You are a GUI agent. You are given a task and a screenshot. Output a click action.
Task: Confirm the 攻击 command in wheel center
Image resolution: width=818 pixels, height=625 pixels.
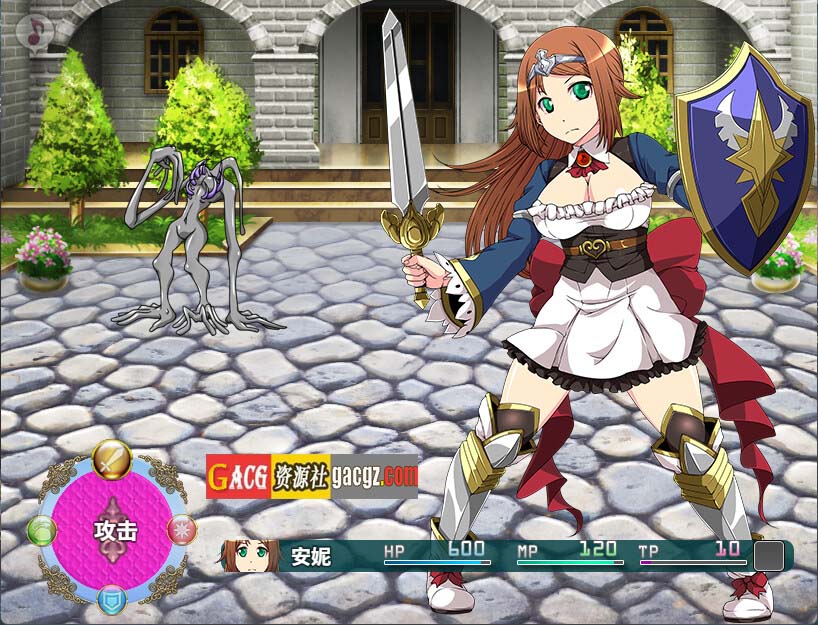(113, 529)
